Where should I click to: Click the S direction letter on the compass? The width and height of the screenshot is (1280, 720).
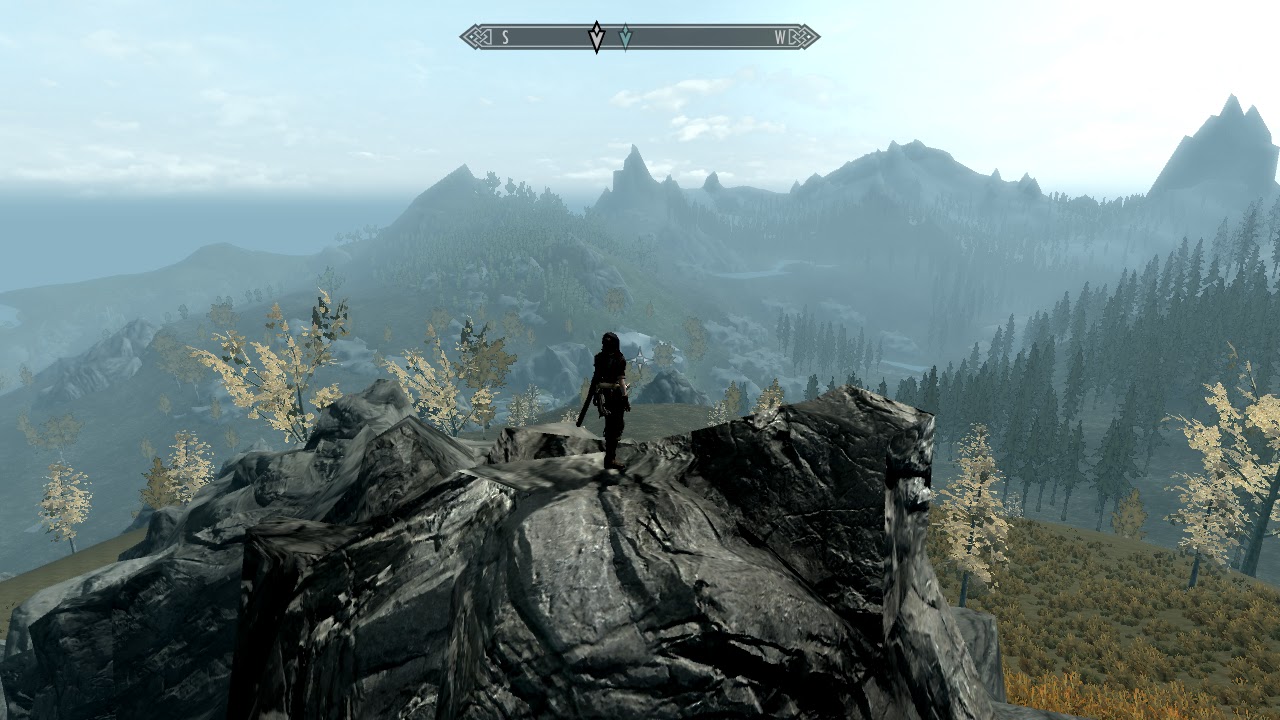tap(505, 38)
